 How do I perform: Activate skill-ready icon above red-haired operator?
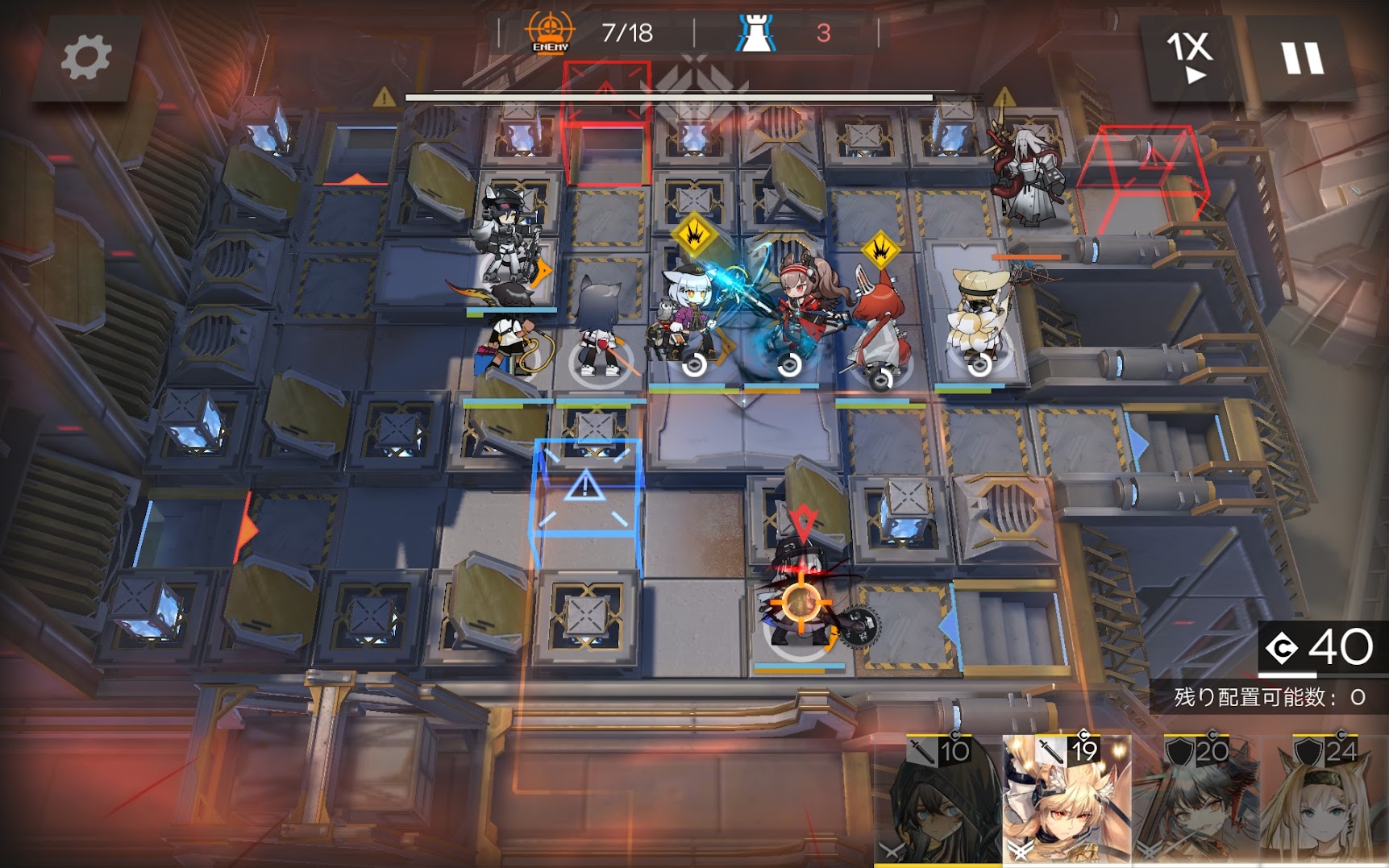[x=880, y=251]
